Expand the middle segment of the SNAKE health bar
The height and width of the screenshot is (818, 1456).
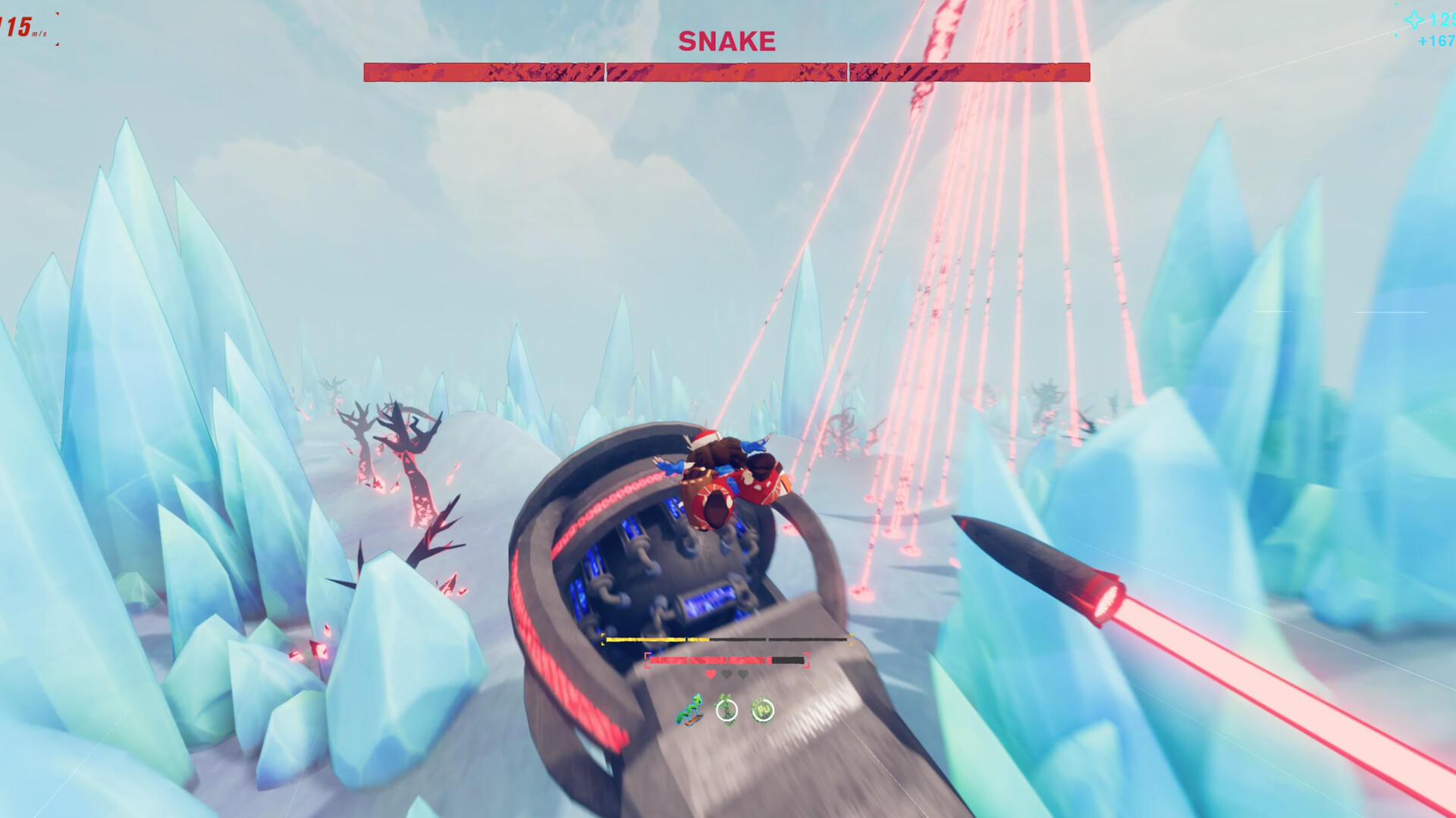click(726, 71)
